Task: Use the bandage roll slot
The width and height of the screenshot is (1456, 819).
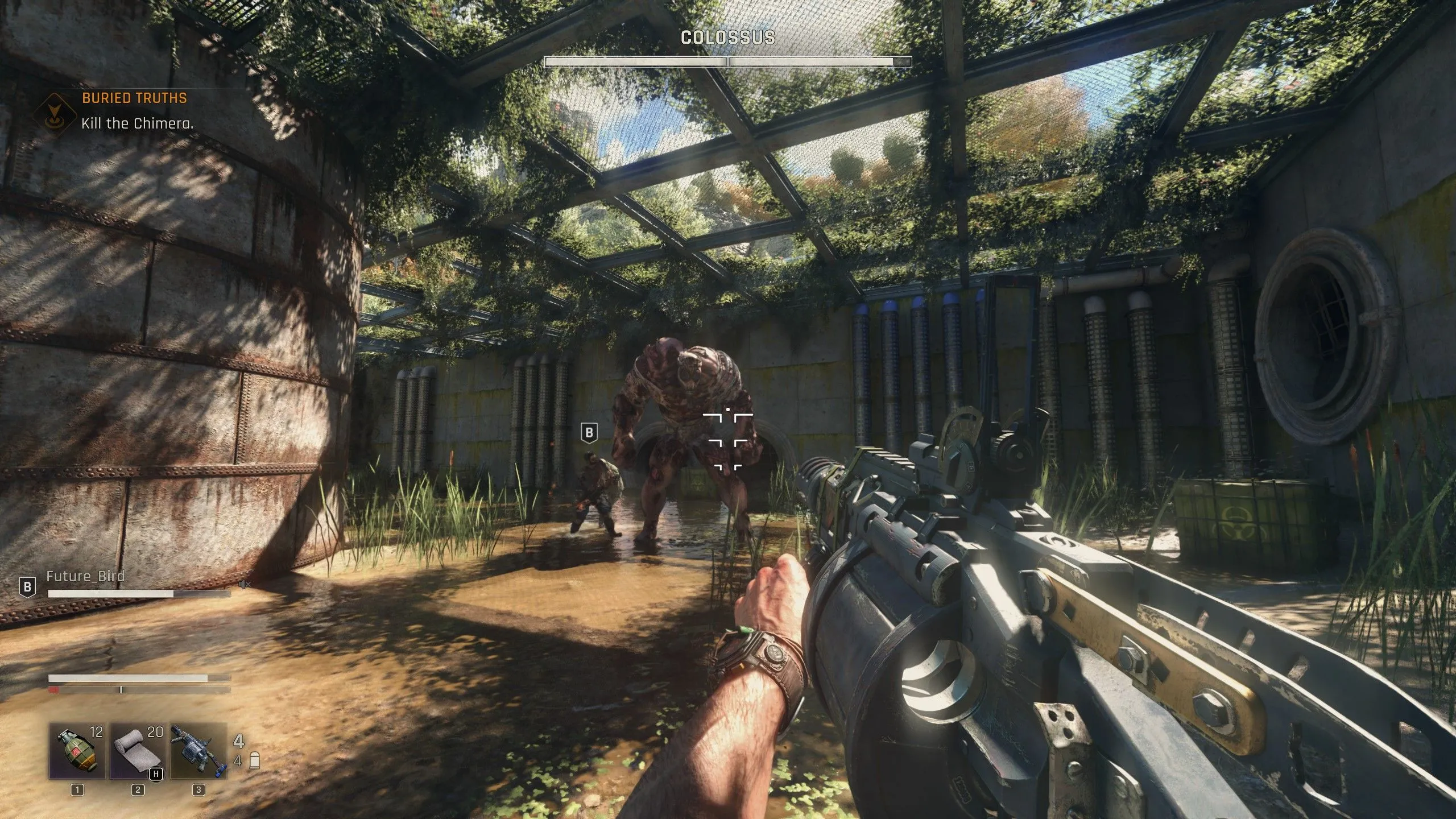Action: (138, 750)
